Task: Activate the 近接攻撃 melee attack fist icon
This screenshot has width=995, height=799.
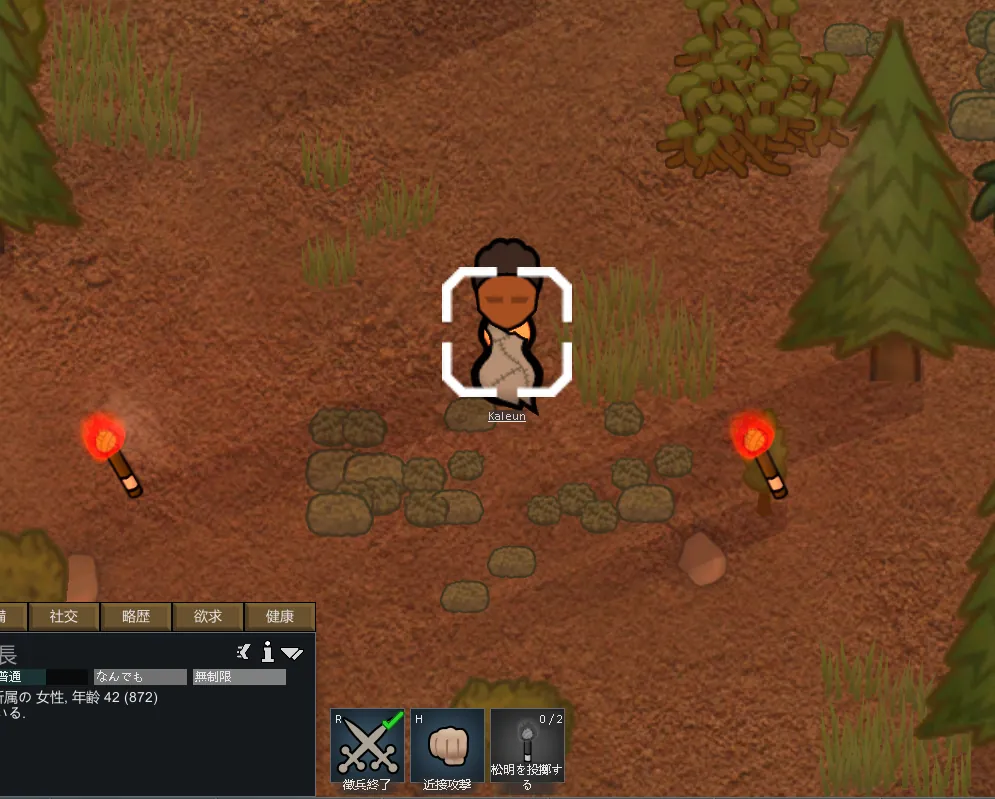Action: pos(447,745)
